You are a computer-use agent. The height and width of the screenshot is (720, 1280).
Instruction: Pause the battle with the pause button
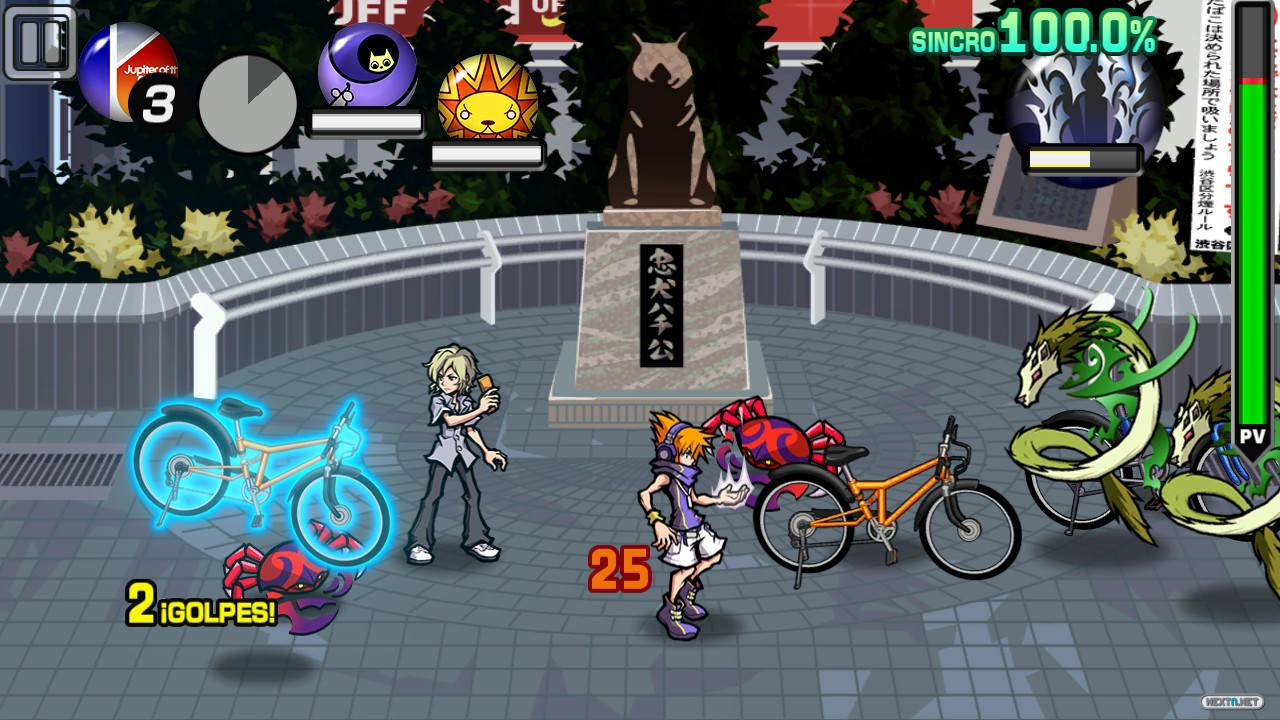tap(41, 42)
